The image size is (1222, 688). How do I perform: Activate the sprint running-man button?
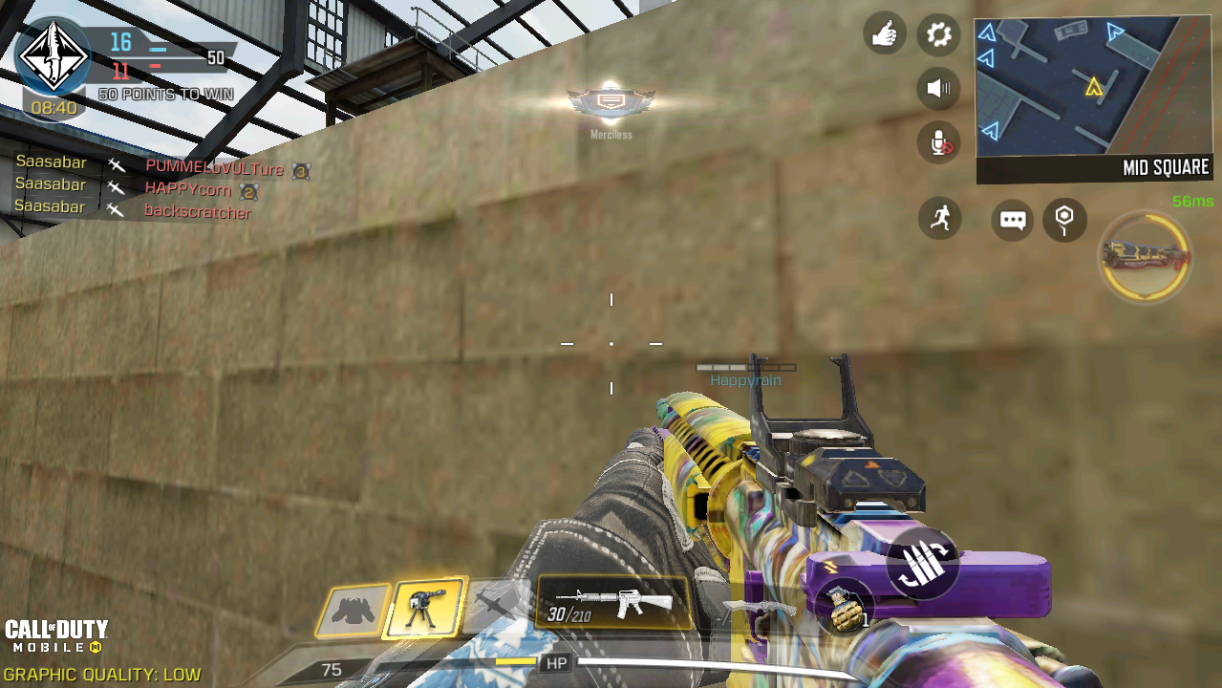coord(939,218)
